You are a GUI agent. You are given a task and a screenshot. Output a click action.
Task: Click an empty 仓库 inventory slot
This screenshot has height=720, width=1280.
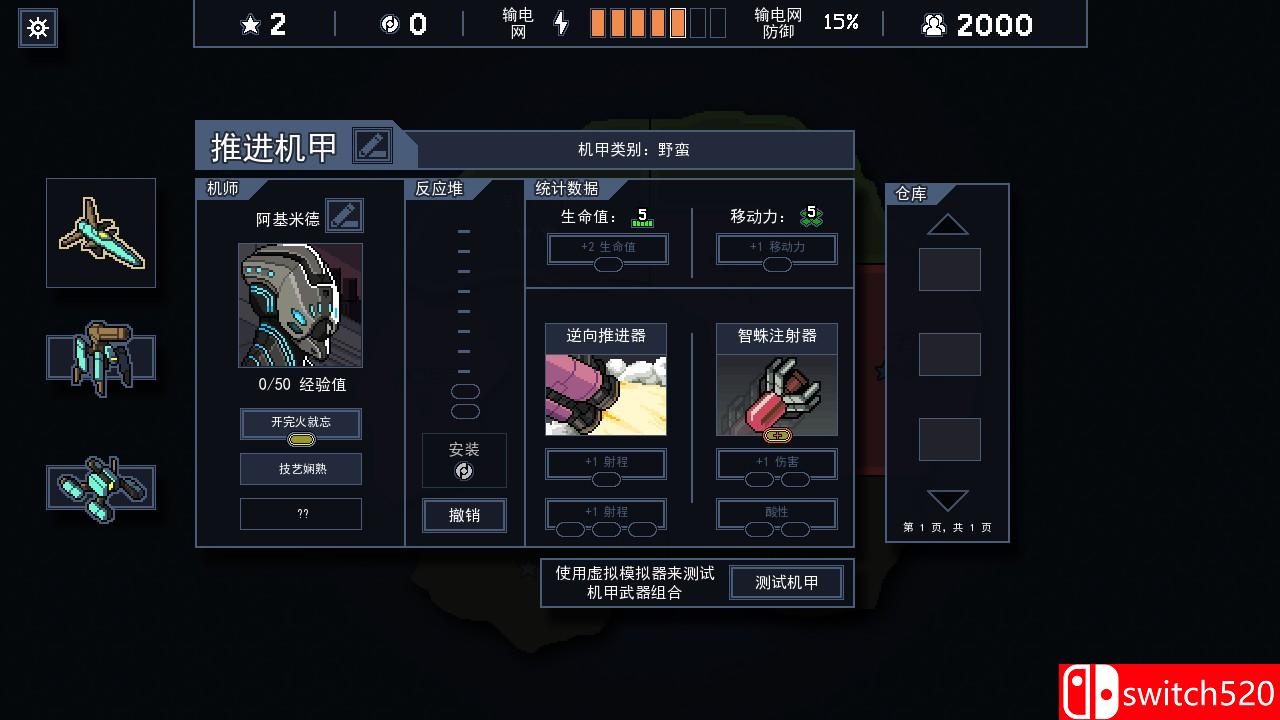point(948,270)
